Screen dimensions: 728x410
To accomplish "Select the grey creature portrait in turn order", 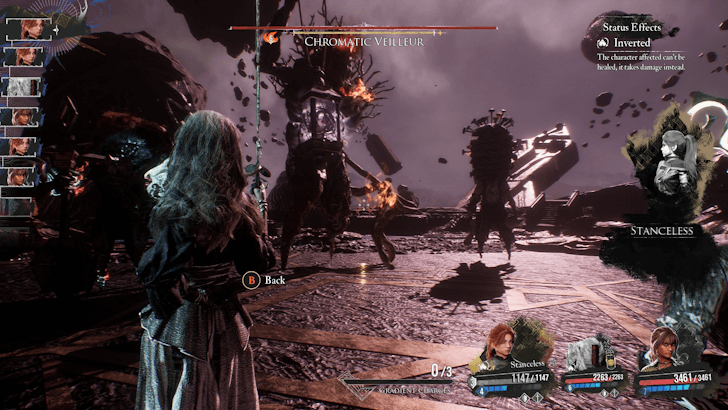I will (18, 86).
